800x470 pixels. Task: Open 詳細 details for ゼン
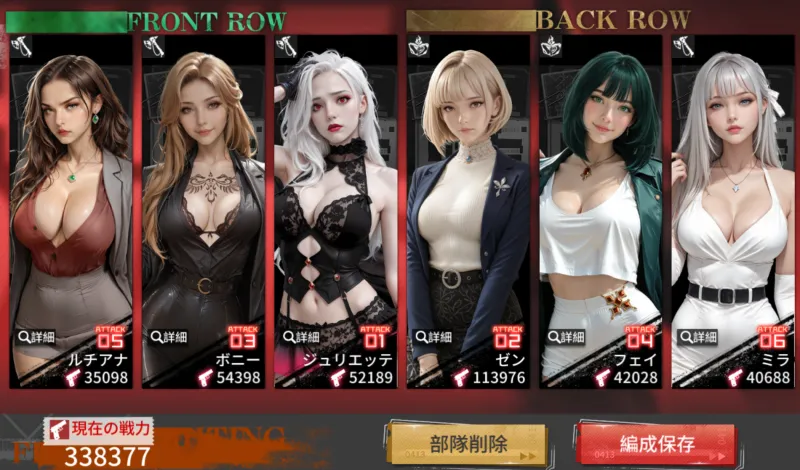(435, 337)
